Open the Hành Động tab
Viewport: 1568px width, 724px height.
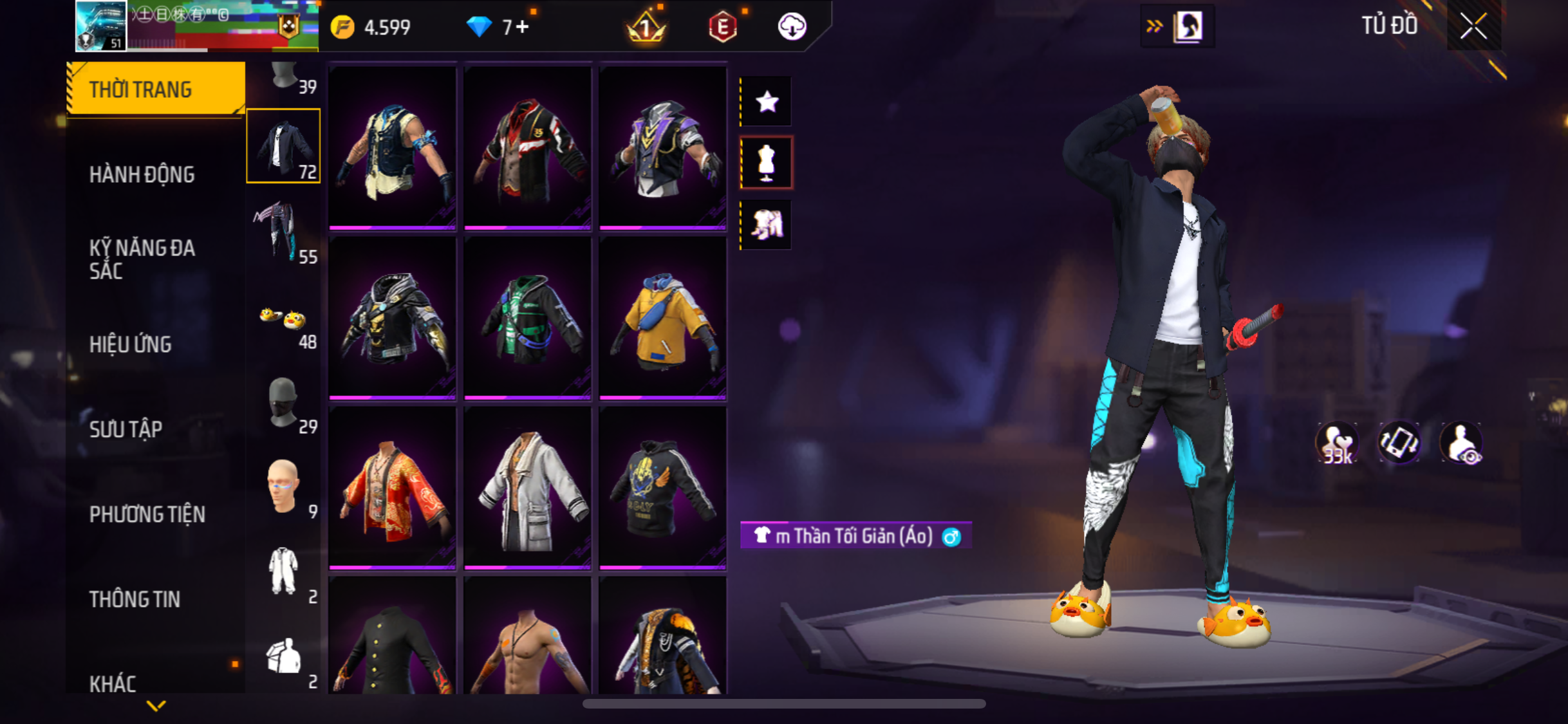pos(142,174)
